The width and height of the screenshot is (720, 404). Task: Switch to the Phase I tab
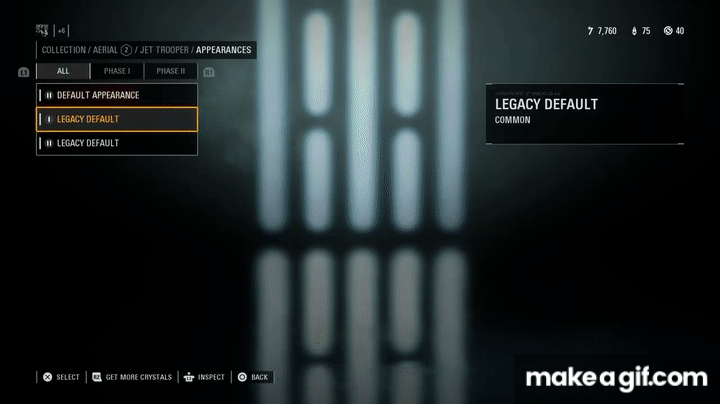(117, 71)
